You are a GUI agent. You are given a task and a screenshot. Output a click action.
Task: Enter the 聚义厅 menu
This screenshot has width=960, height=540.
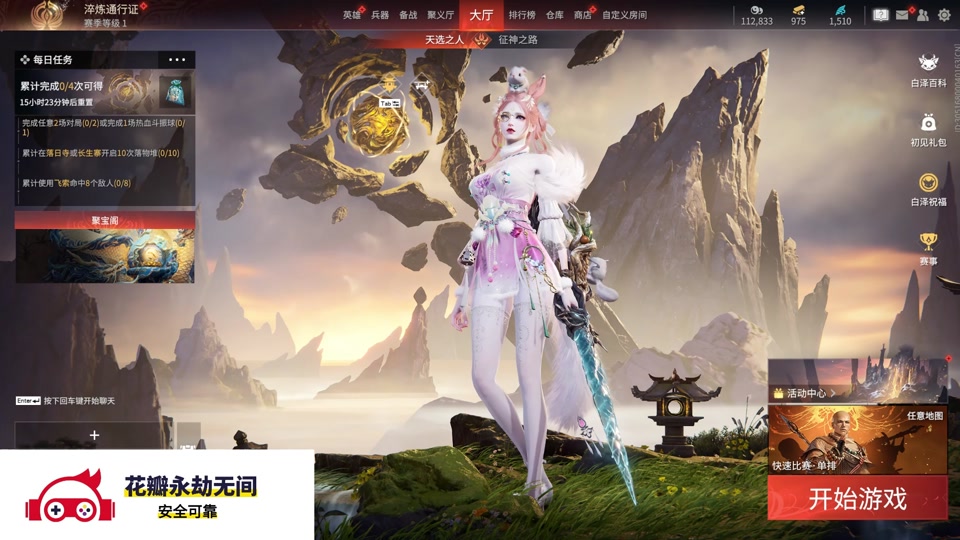[441, 15]
